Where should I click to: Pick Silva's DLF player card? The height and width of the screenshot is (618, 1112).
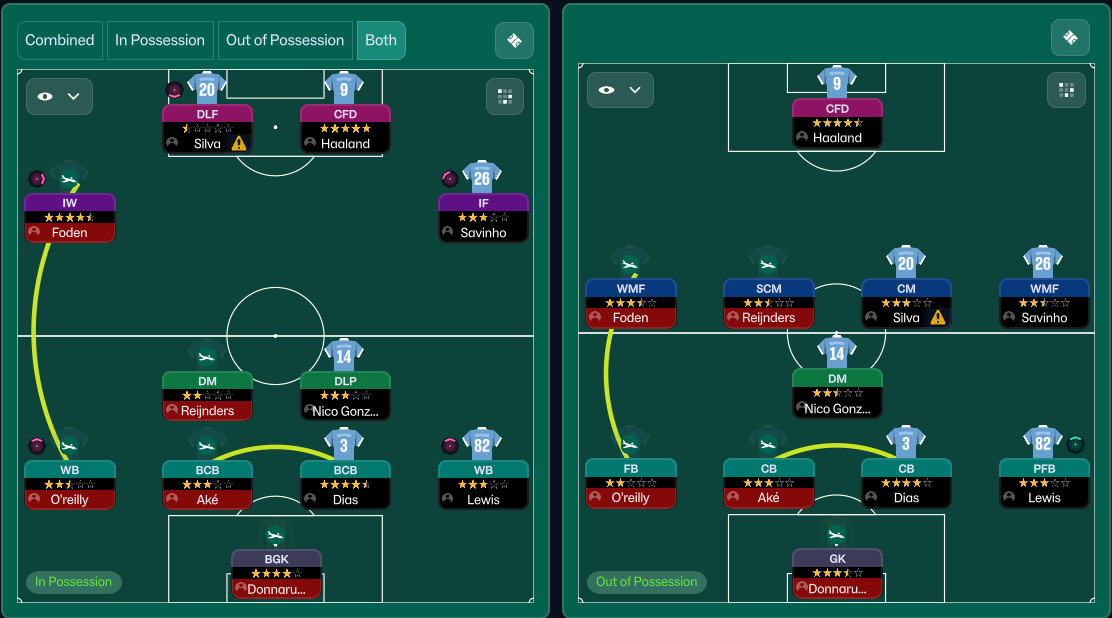207,129
